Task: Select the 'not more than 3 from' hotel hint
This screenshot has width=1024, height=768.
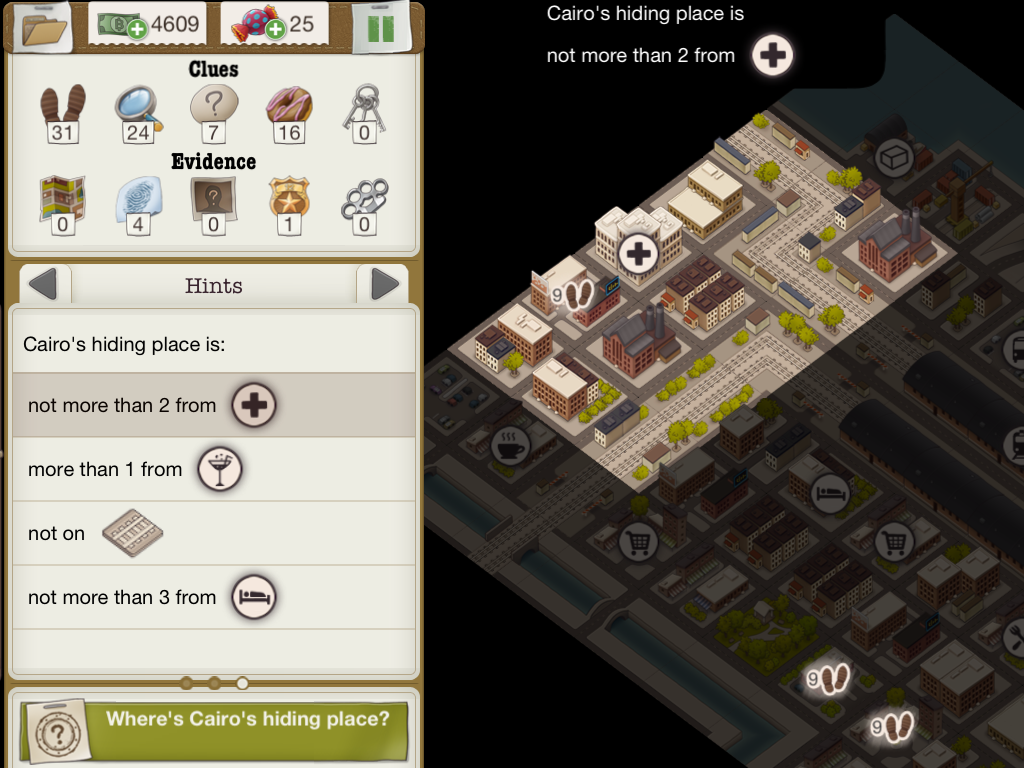Action: point(213,597)
